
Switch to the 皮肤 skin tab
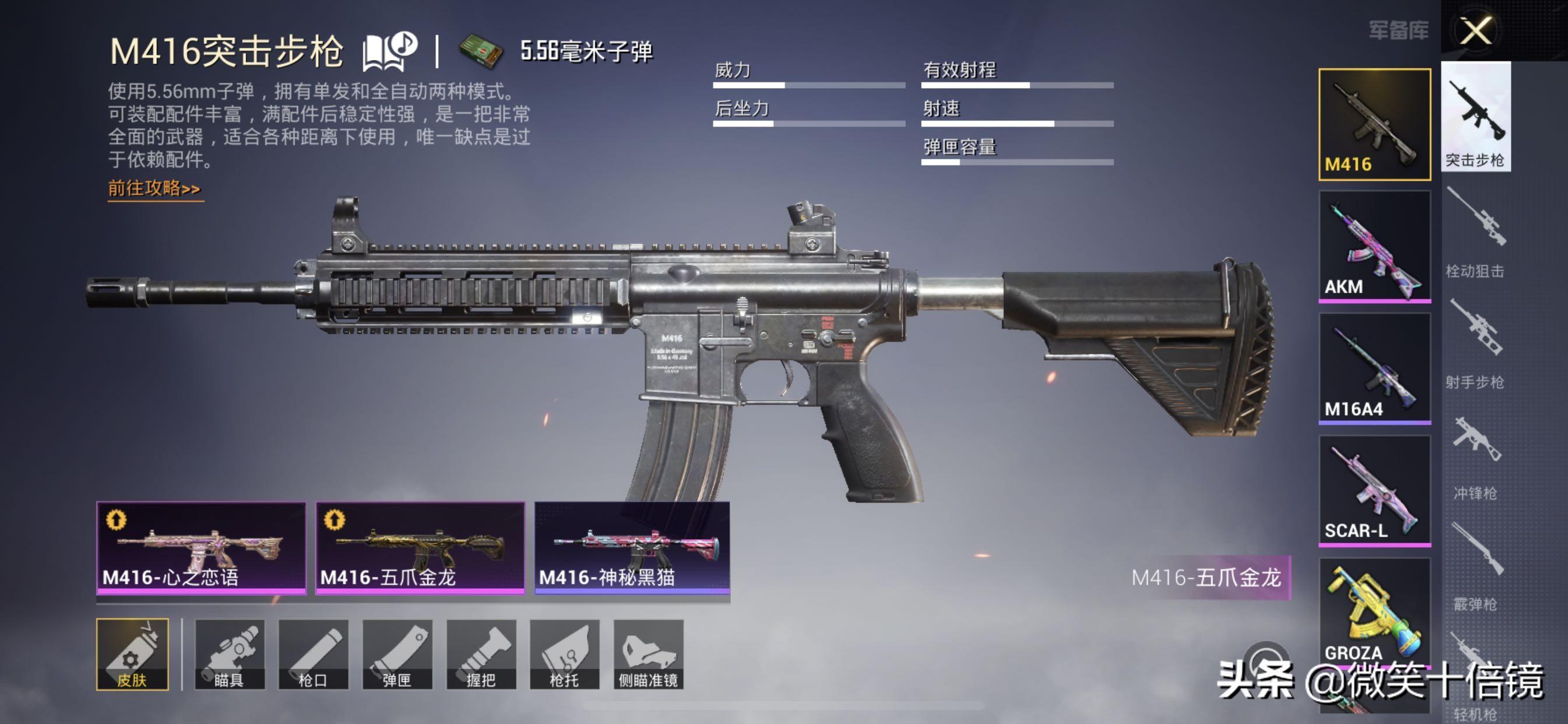[132, 654]
